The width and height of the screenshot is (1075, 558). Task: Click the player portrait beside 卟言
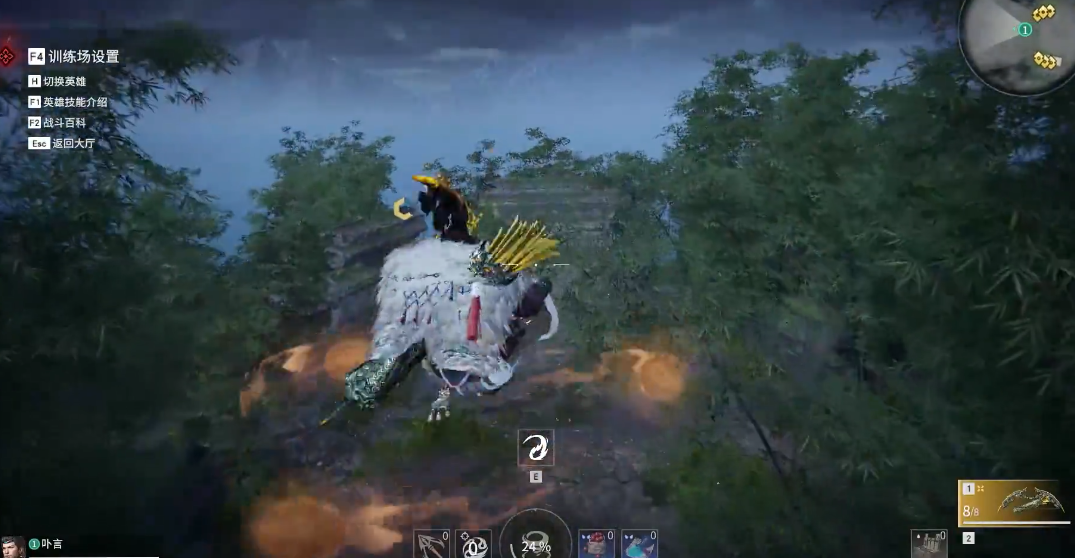coord(13,547)
